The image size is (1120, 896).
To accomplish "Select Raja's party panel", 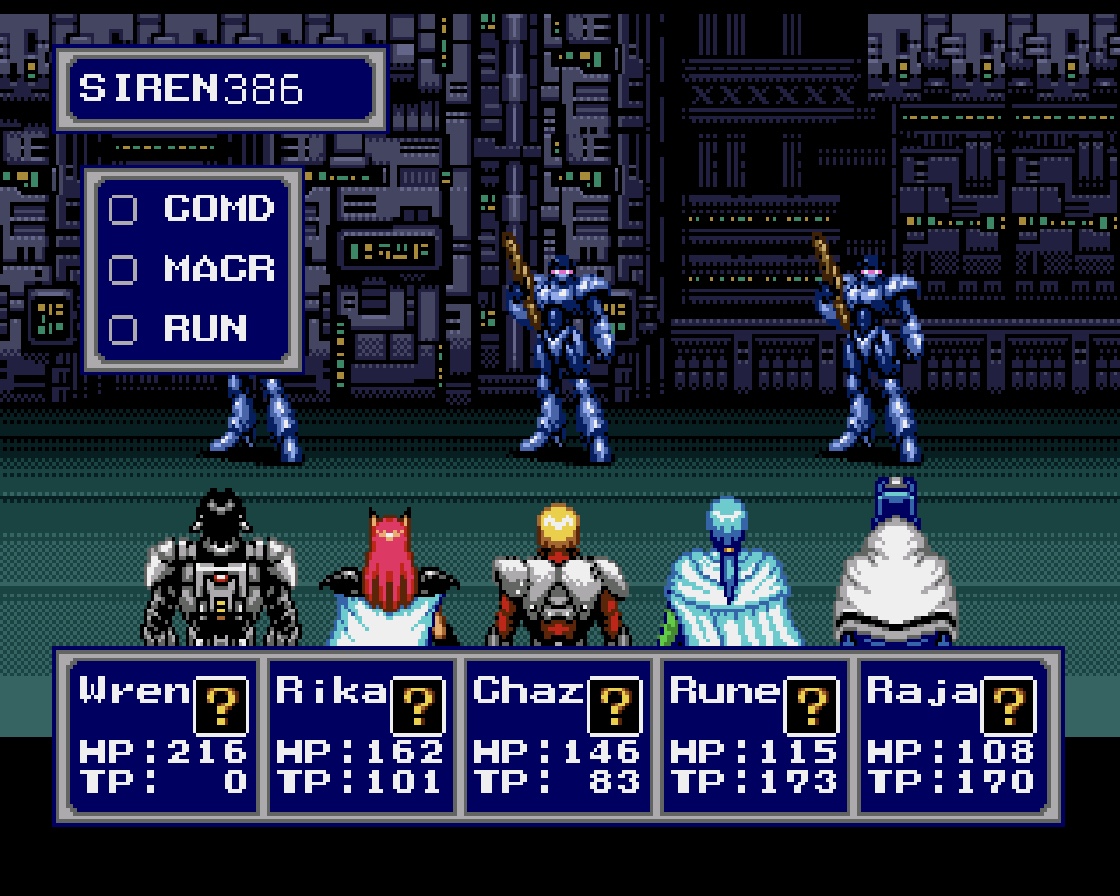I will [950, 735].
